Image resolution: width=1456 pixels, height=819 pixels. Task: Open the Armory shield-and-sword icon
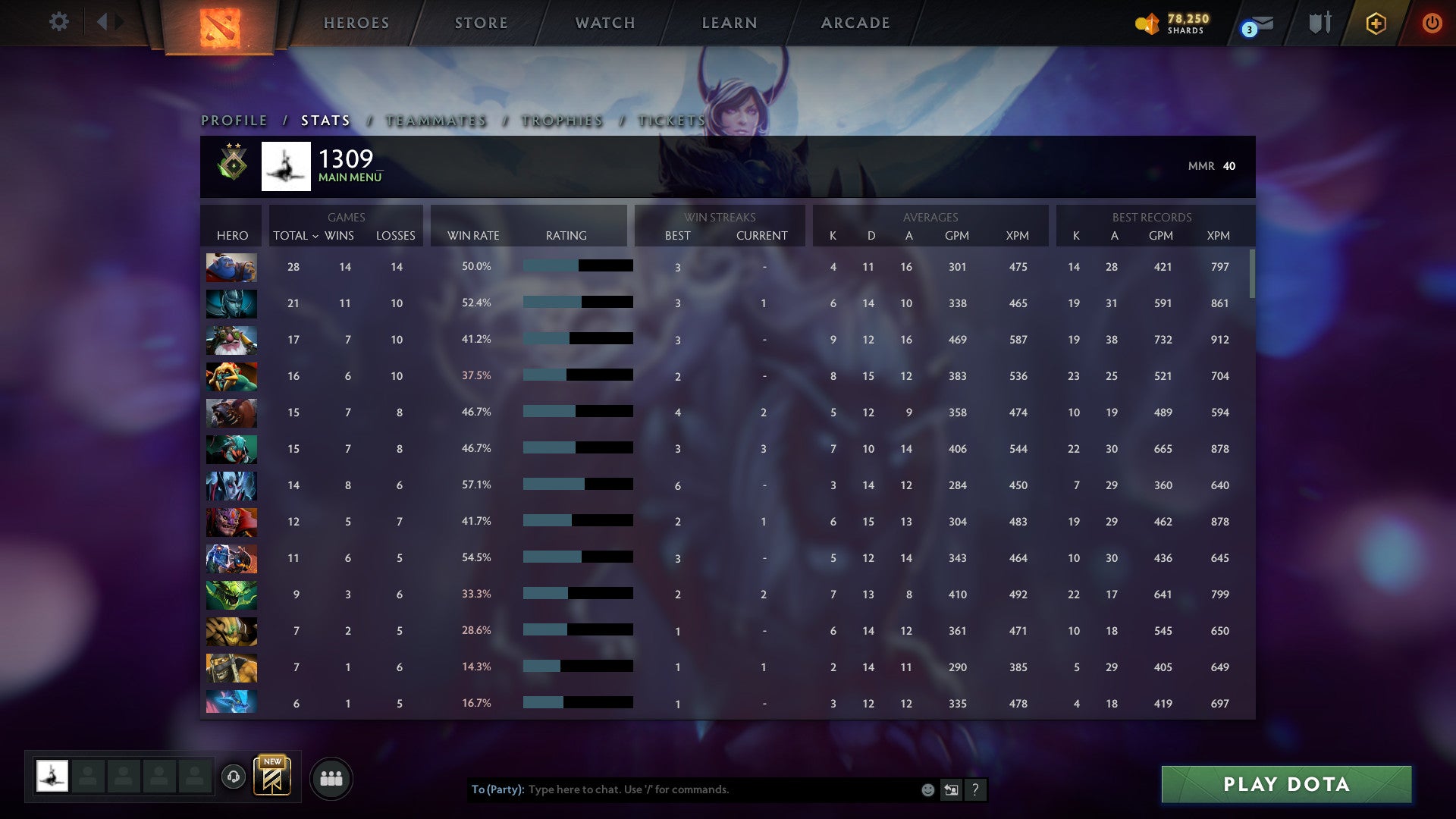(x=1319, y=23)
